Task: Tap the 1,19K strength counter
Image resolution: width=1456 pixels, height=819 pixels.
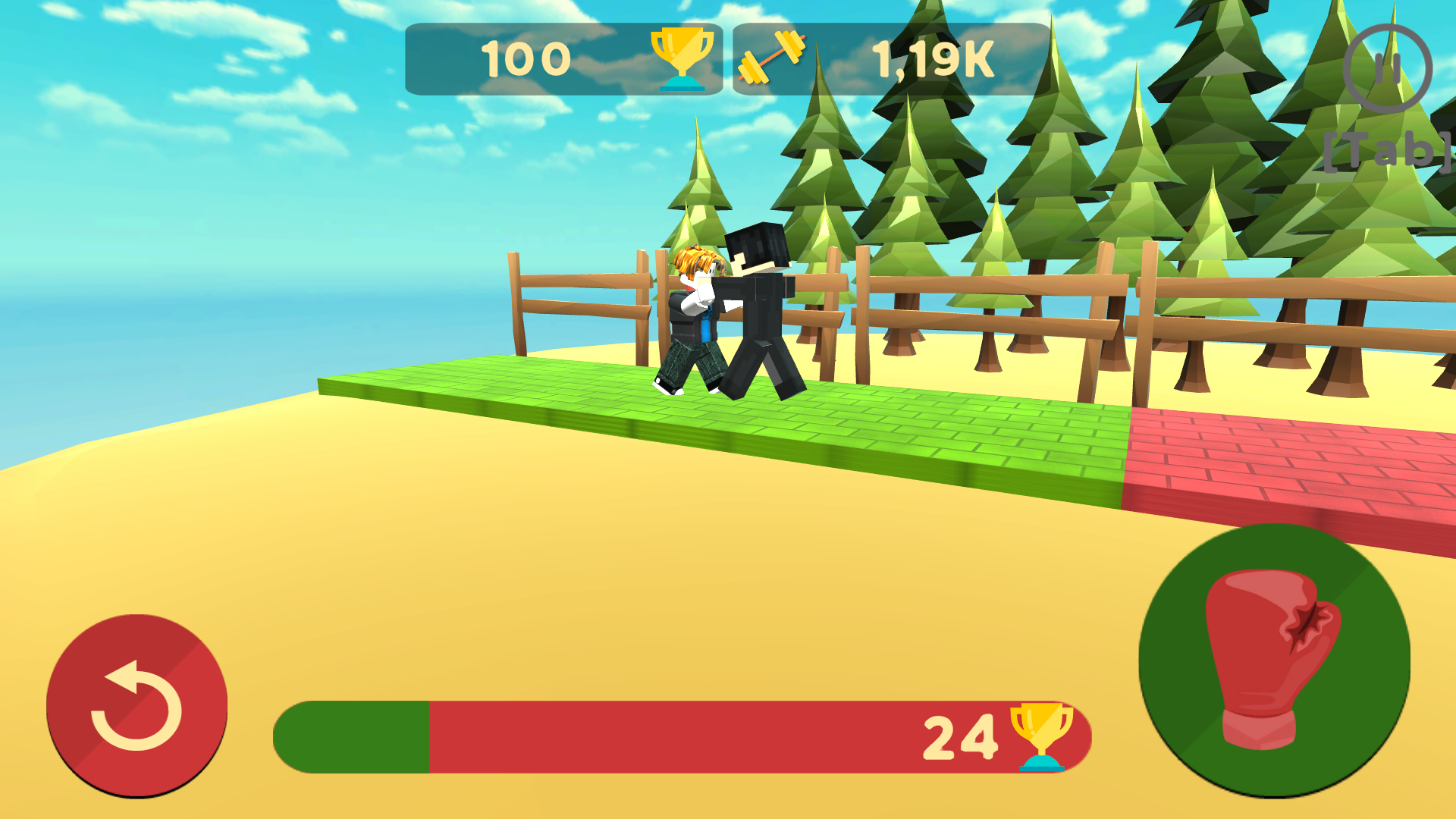Action: tap(933, 58)
